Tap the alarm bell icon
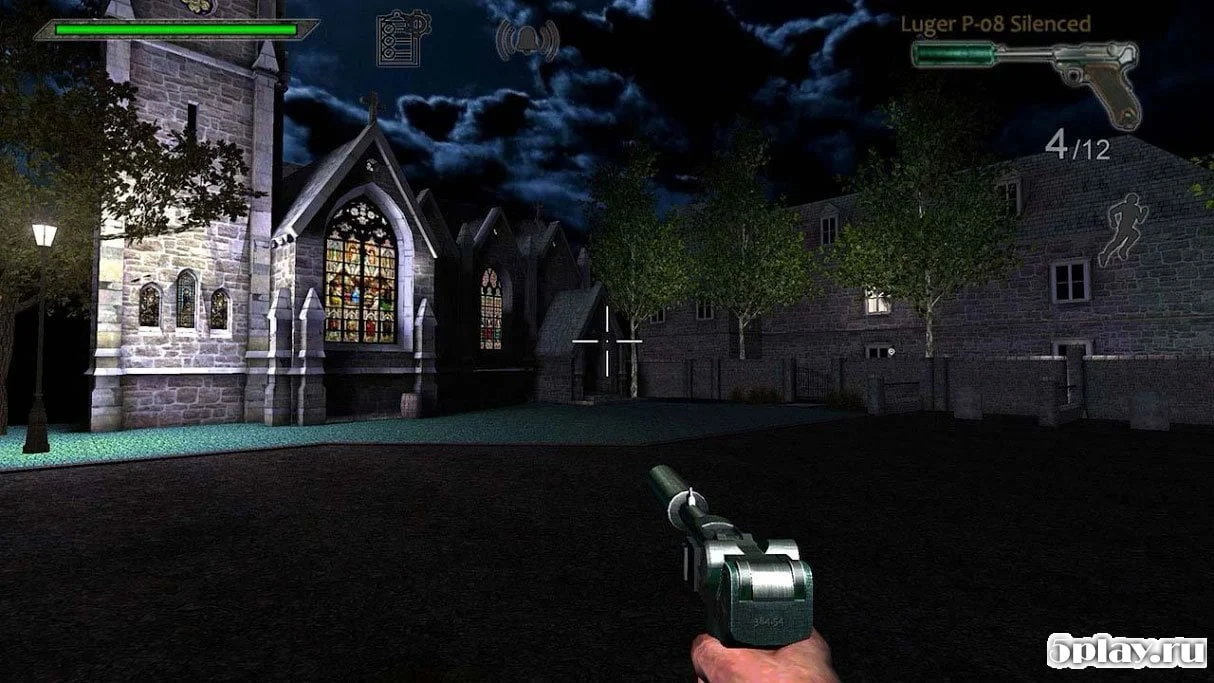 click(527, 39)
